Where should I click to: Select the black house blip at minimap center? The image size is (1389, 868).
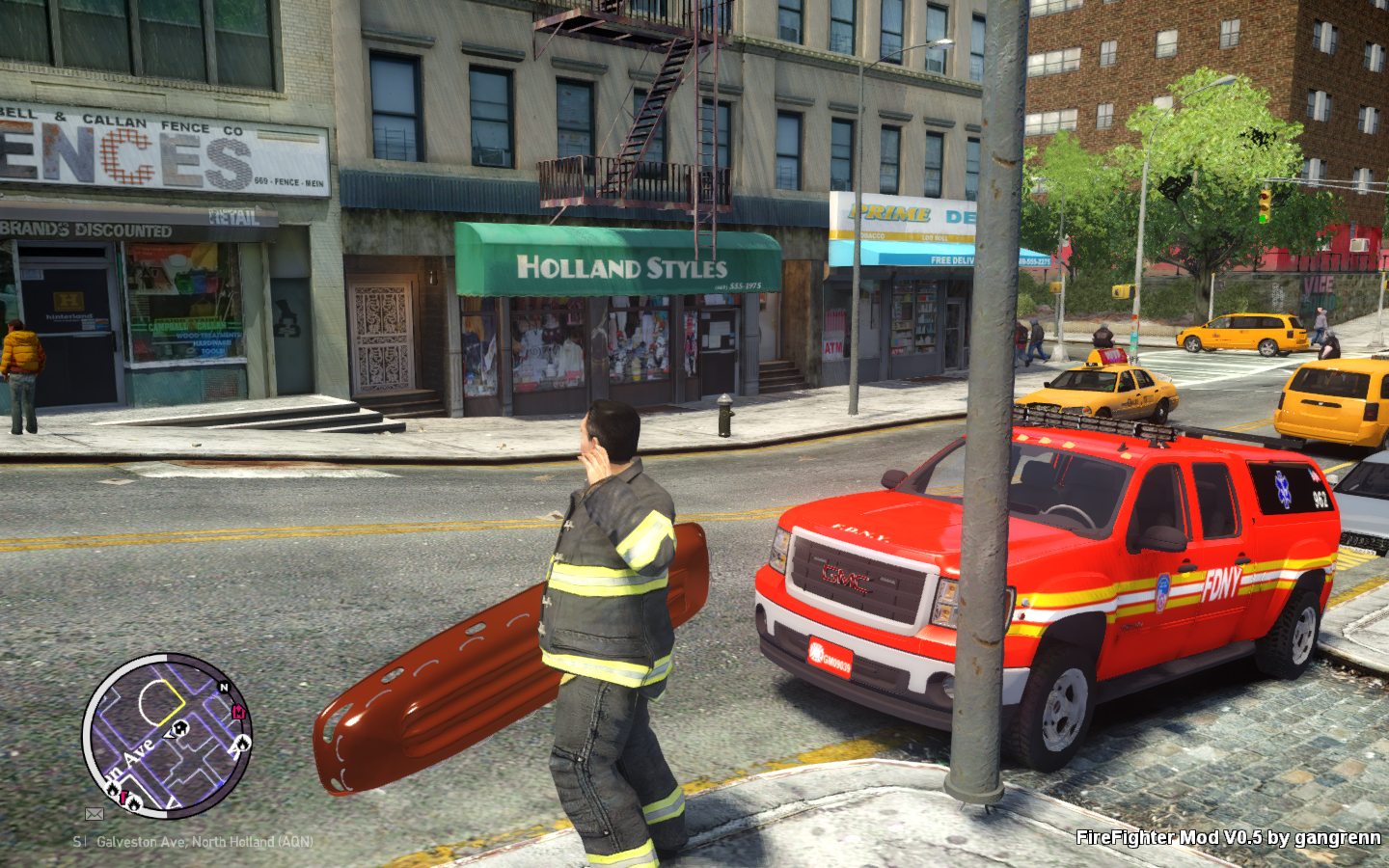180,727
